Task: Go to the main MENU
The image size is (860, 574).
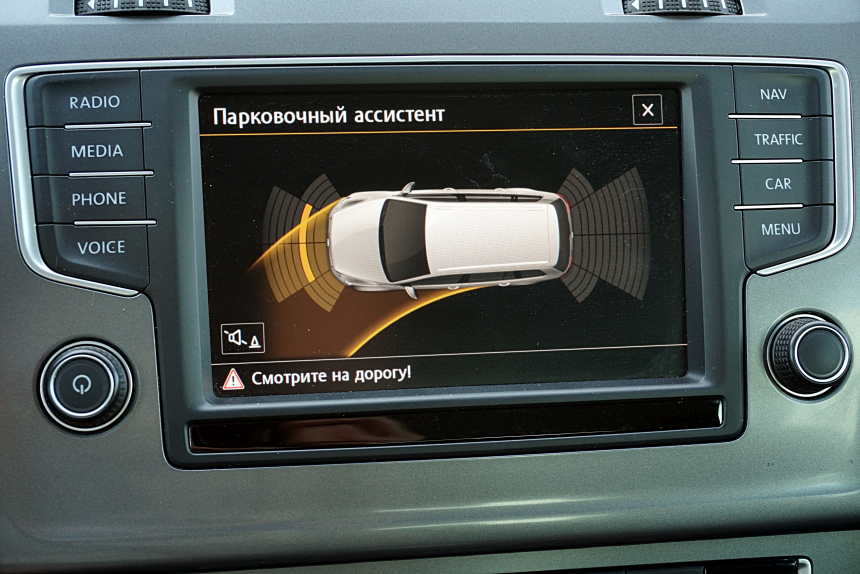Action: click(780, 229)
